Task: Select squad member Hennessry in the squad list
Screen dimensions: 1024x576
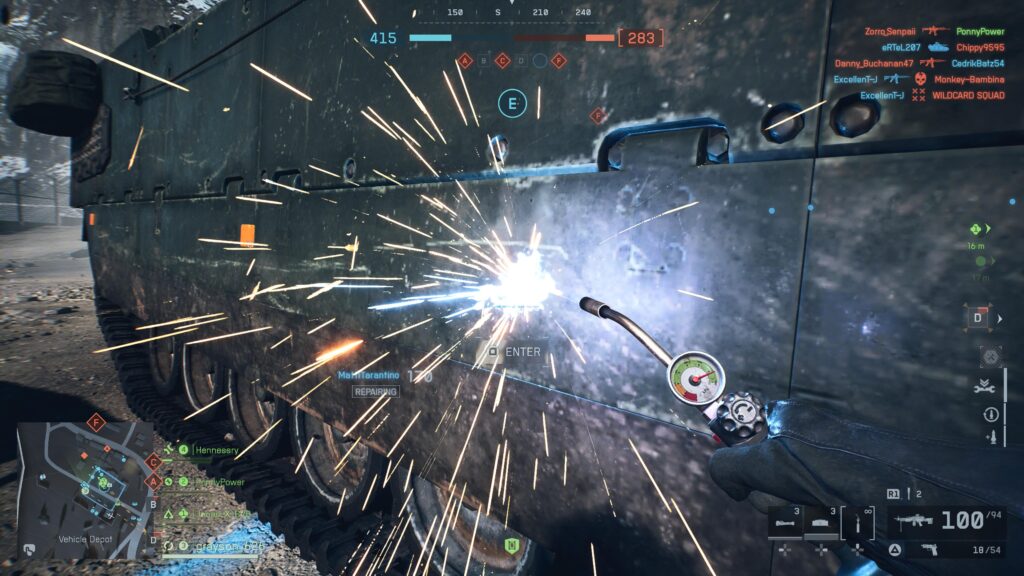Action: click(217, 450)
